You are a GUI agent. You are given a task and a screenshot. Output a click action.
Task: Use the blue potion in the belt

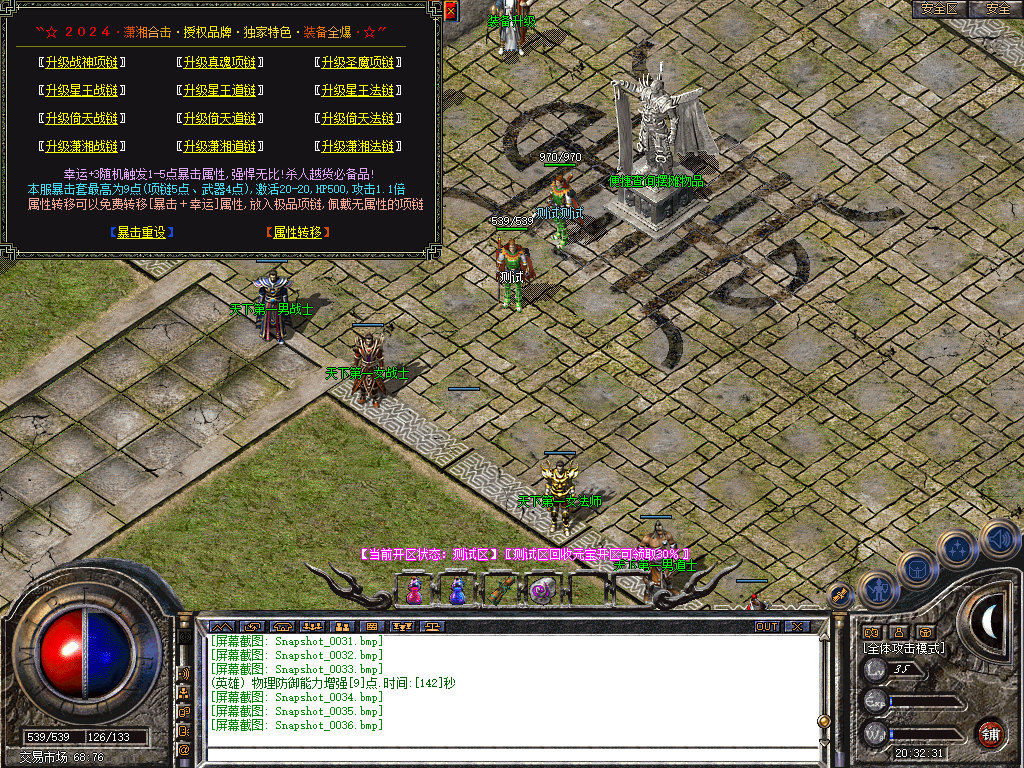click(457, 592)
